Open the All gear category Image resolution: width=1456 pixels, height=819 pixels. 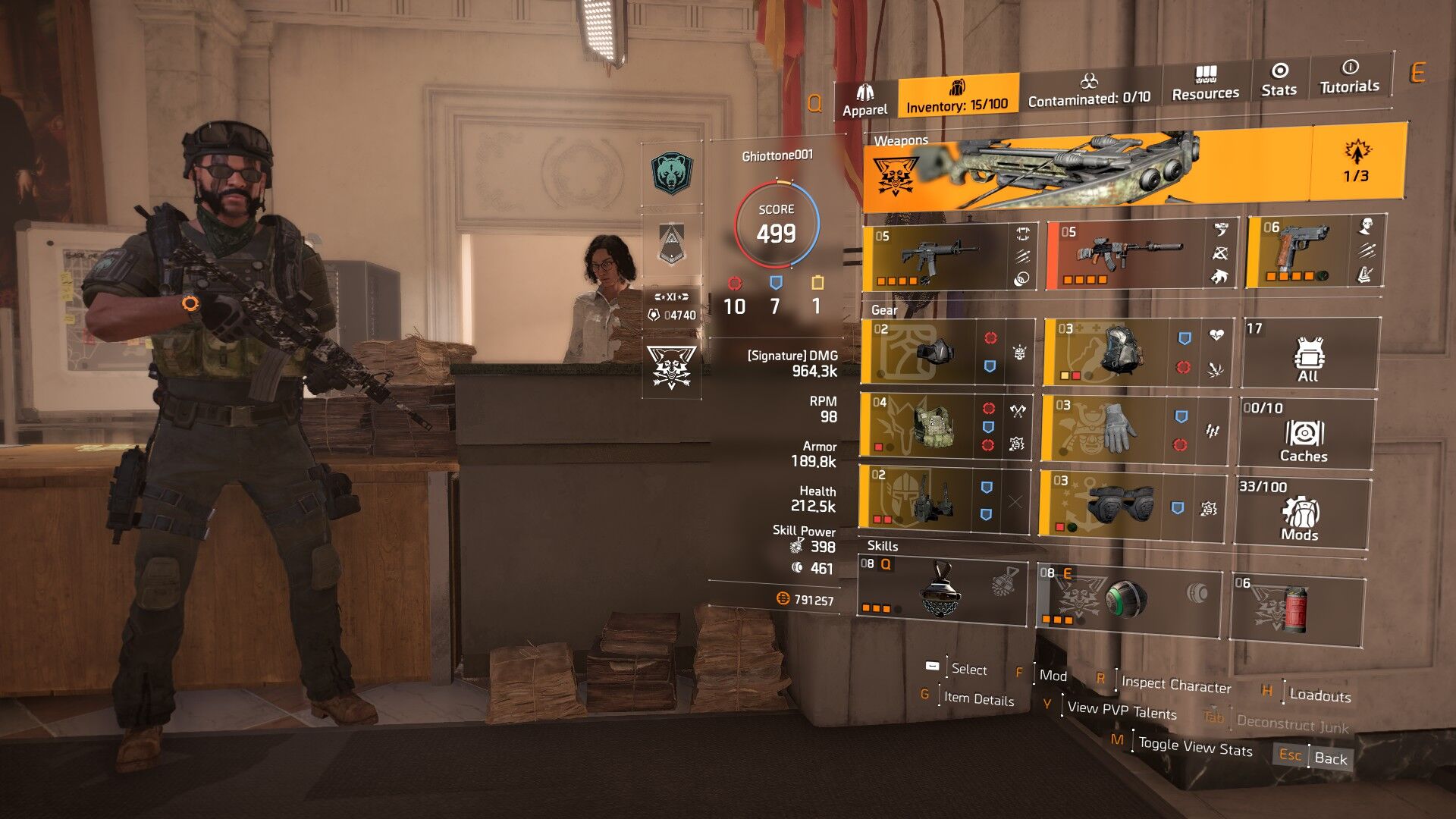(1309, 353)
